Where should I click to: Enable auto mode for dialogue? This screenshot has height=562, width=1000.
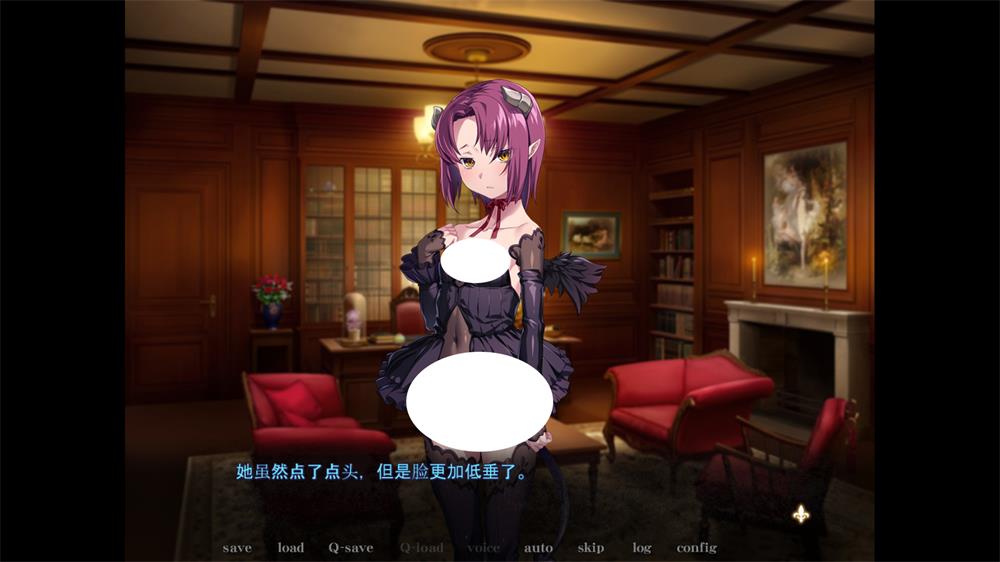538,548
